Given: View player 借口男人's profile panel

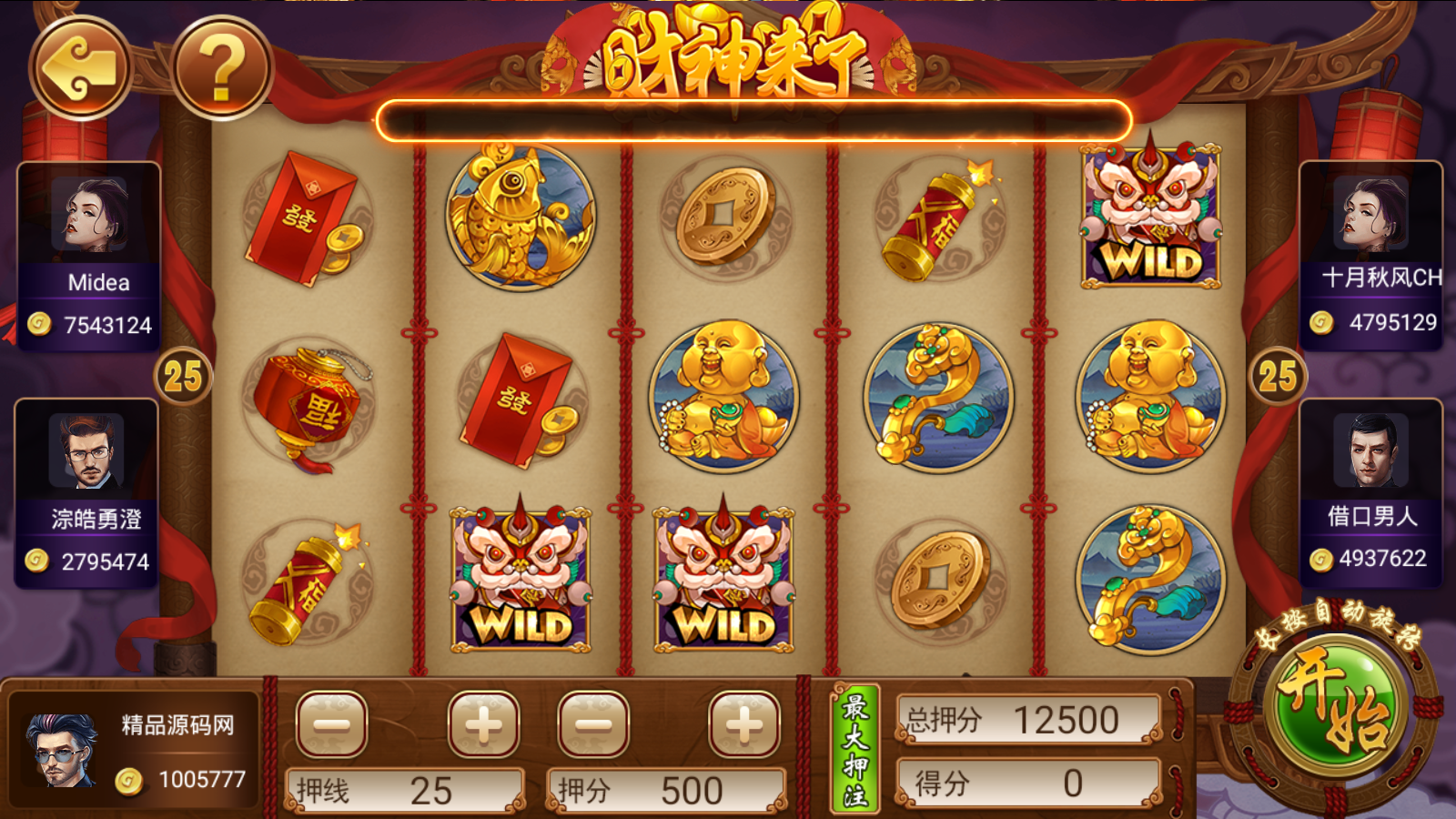Looking at the screenshot, I should pyautogui.click(x=1370, y=492).
